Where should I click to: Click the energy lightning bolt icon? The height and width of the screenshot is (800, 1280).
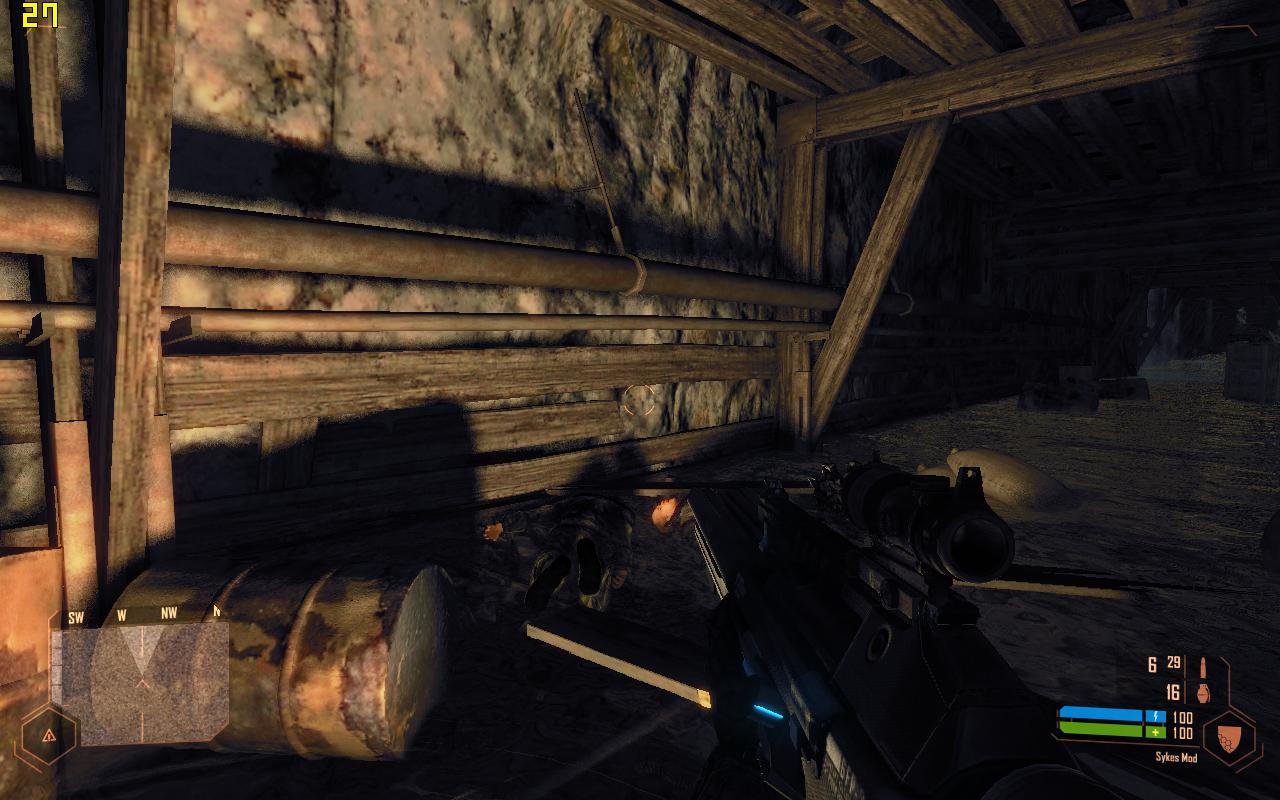pos(1156,716)
